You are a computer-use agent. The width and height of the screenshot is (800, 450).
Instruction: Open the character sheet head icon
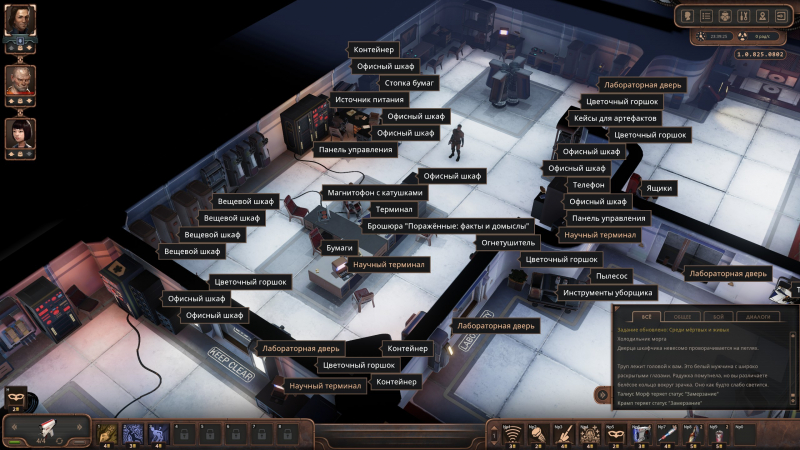coord(687,16)
